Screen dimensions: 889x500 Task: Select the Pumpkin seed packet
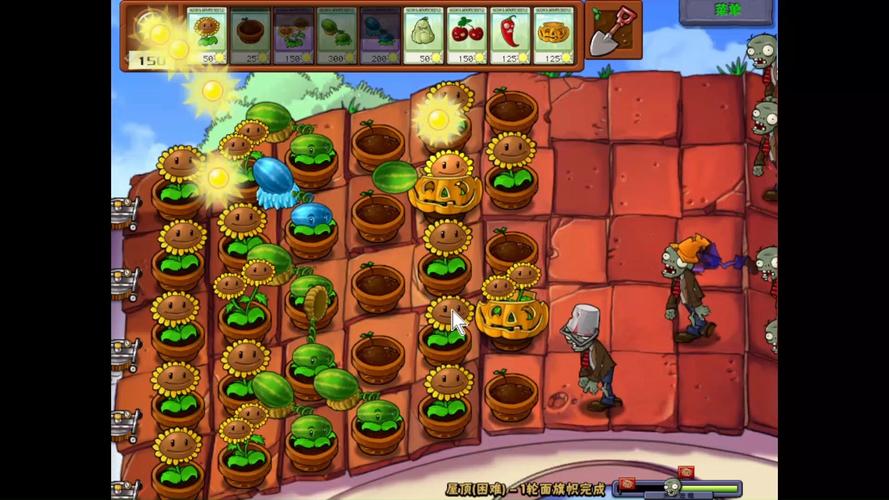[553, 36]
